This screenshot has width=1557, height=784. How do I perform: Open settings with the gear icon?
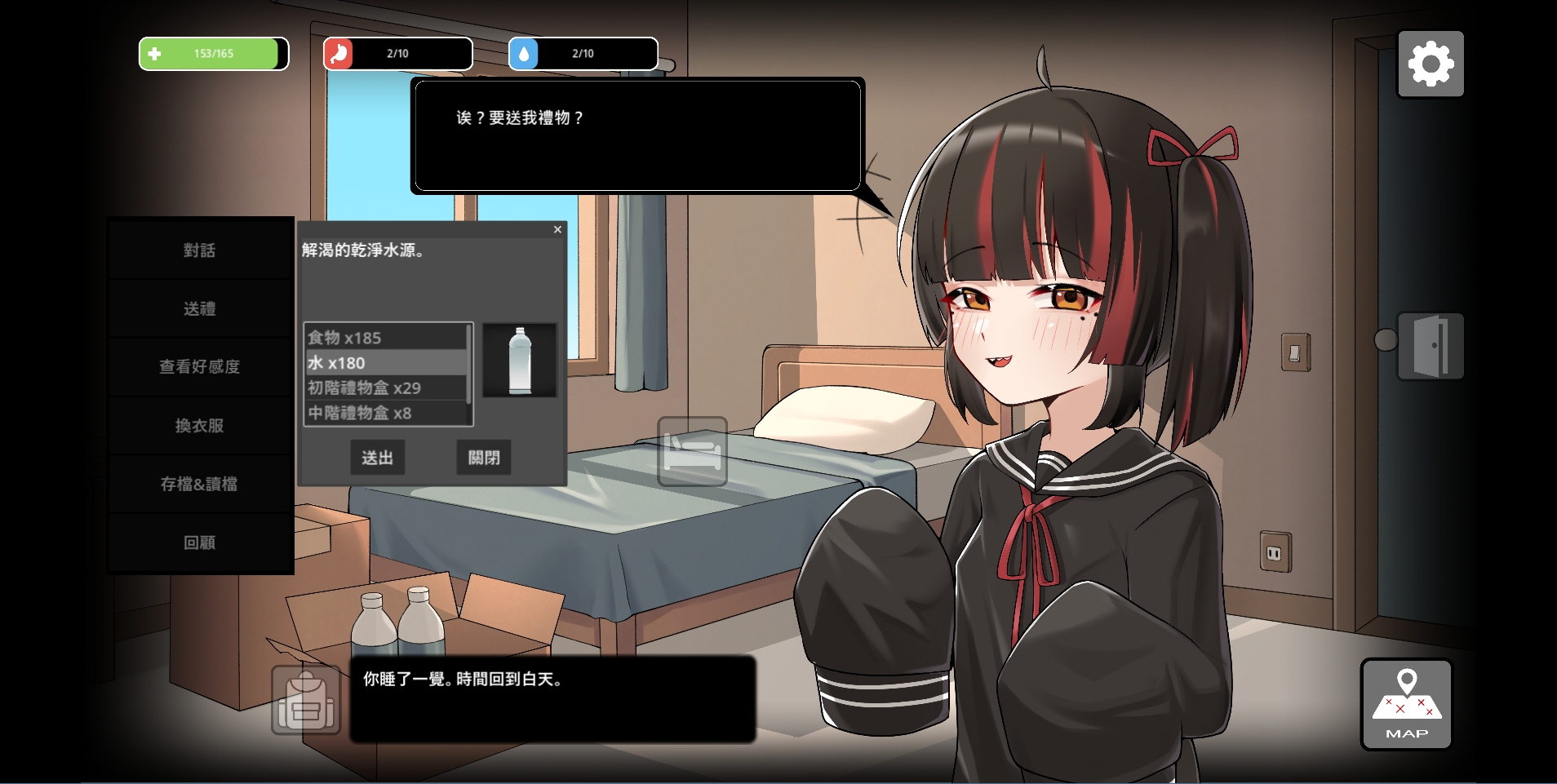(1431, 64)
